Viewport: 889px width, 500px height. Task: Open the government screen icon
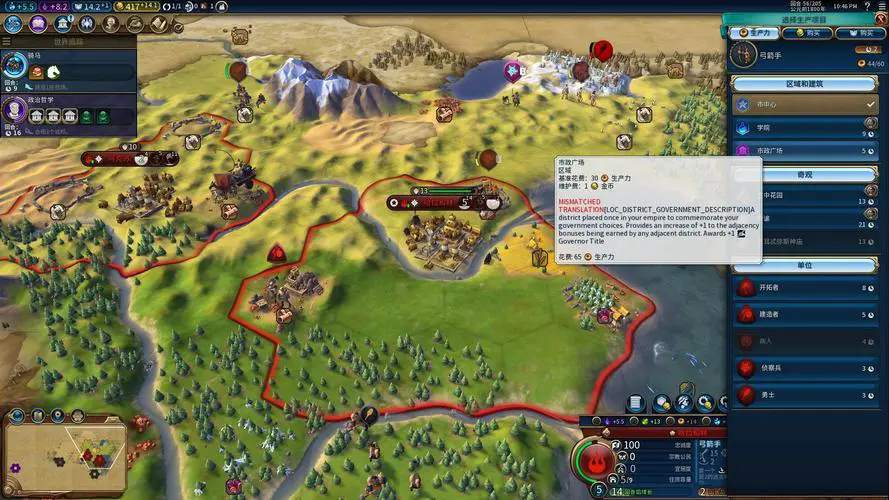coord(63,23)
